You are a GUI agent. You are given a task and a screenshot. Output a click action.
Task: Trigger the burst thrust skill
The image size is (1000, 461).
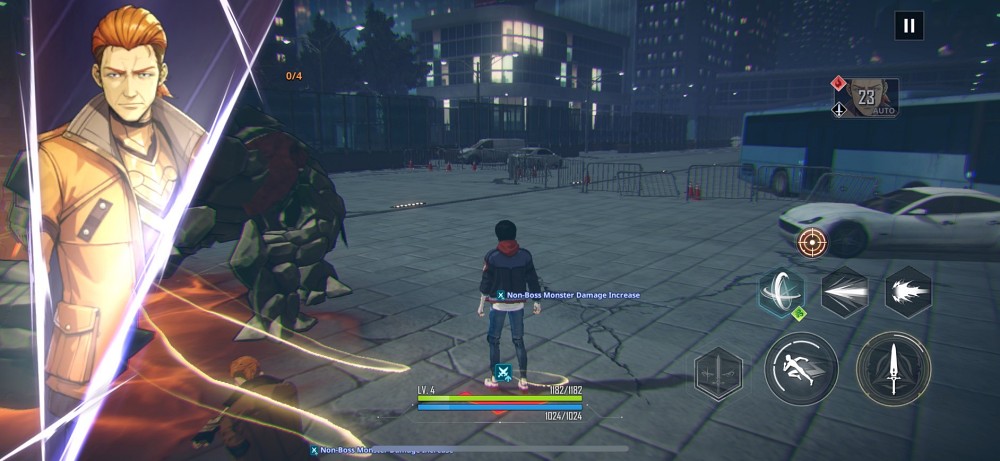907,292
